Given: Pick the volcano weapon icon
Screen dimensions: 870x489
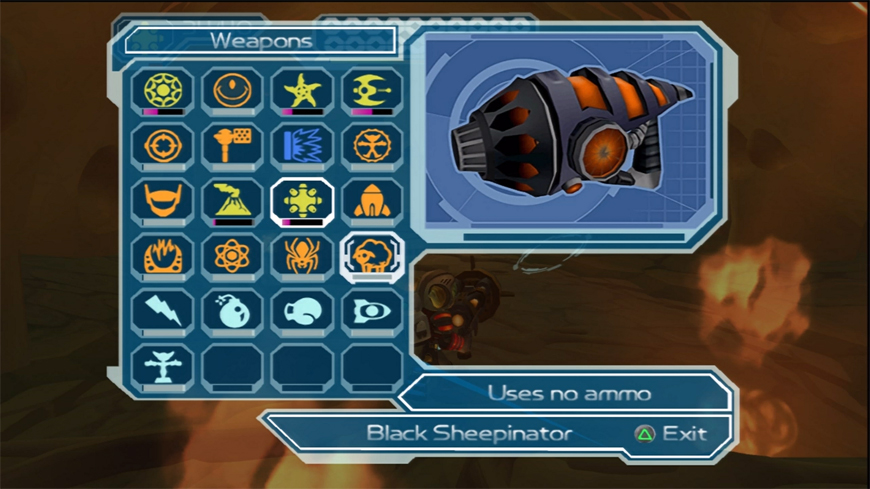Looking at the screenshot, I should pyautogui.click(x=232, y=201).
